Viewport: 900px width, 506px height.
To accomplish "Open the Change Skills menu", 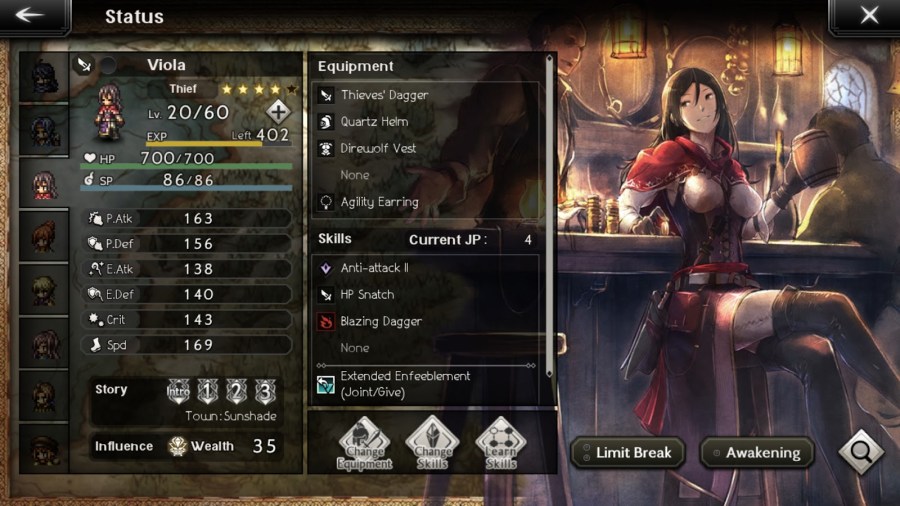I will coord(432,443).
